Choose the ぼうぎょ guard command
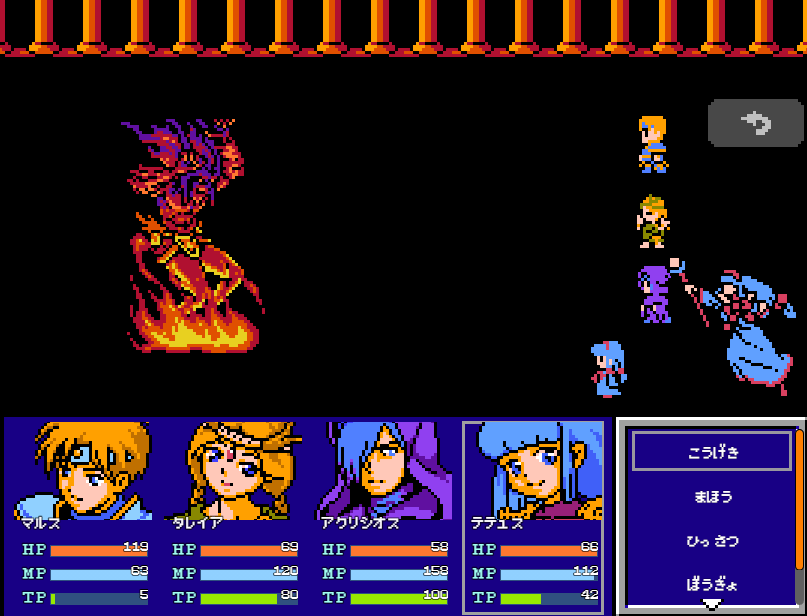This screenshot has height=616, width=807. pyautogui.click(x=711, y=584)
